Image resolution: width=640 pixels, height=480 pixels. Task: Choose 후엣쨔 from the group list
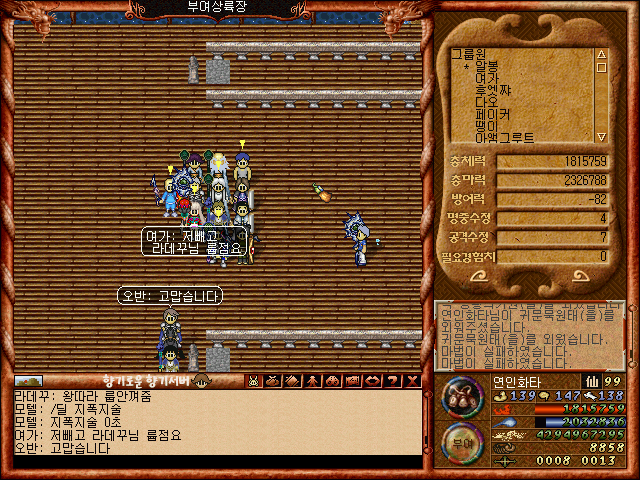494,89
